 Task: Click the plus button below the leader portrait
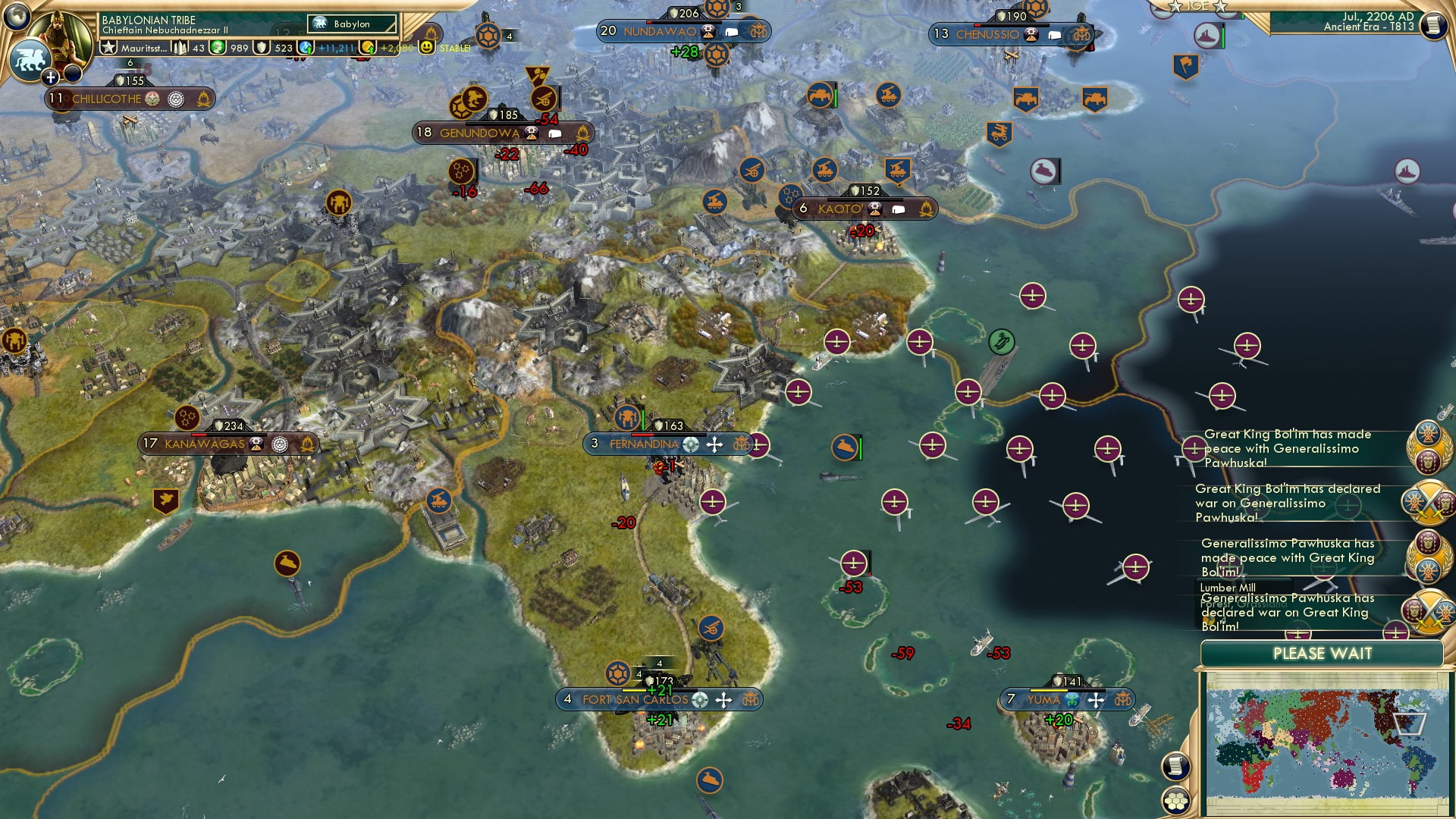tap(50, 77)
